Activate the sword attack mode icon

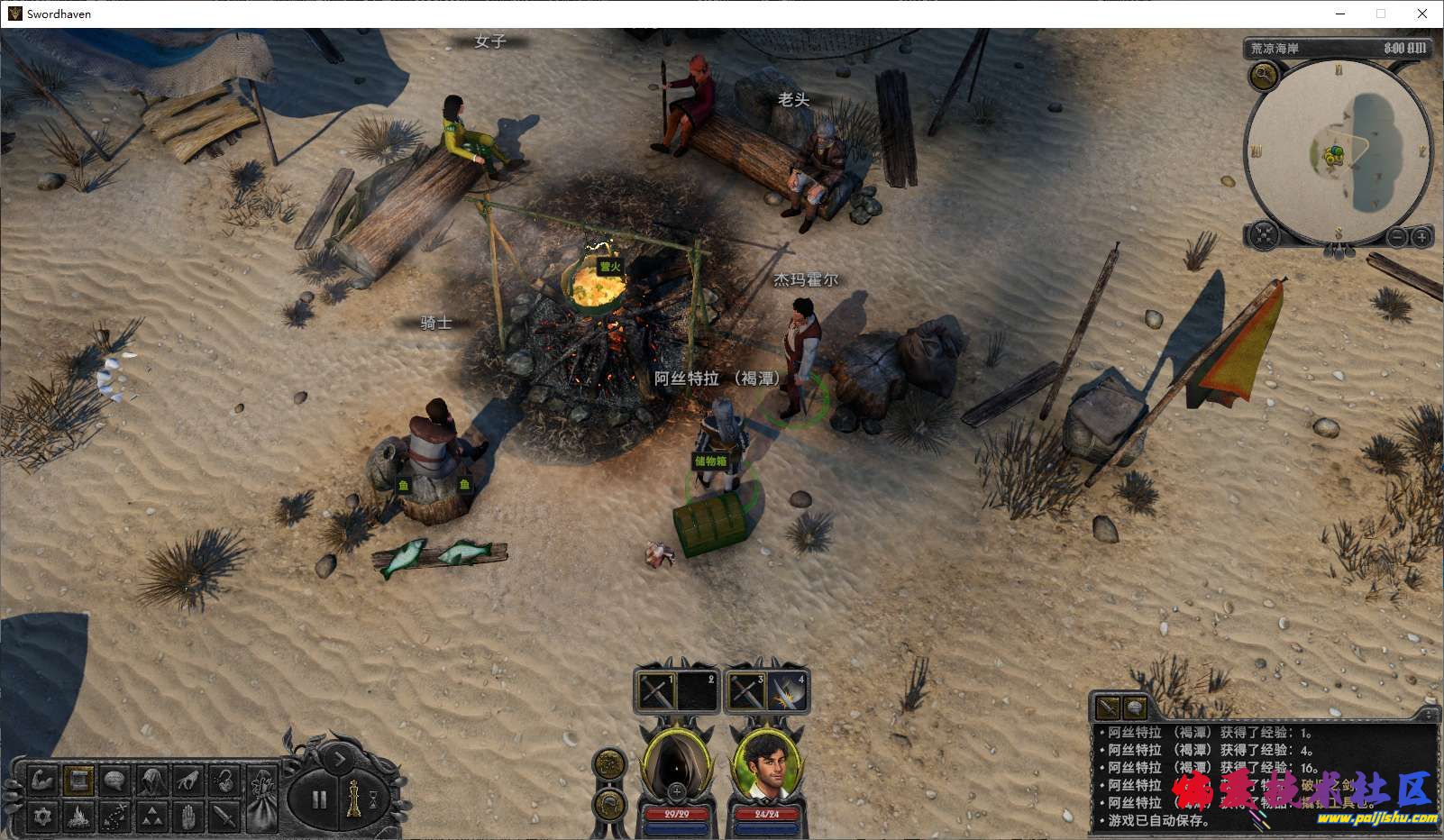point(224,817)
